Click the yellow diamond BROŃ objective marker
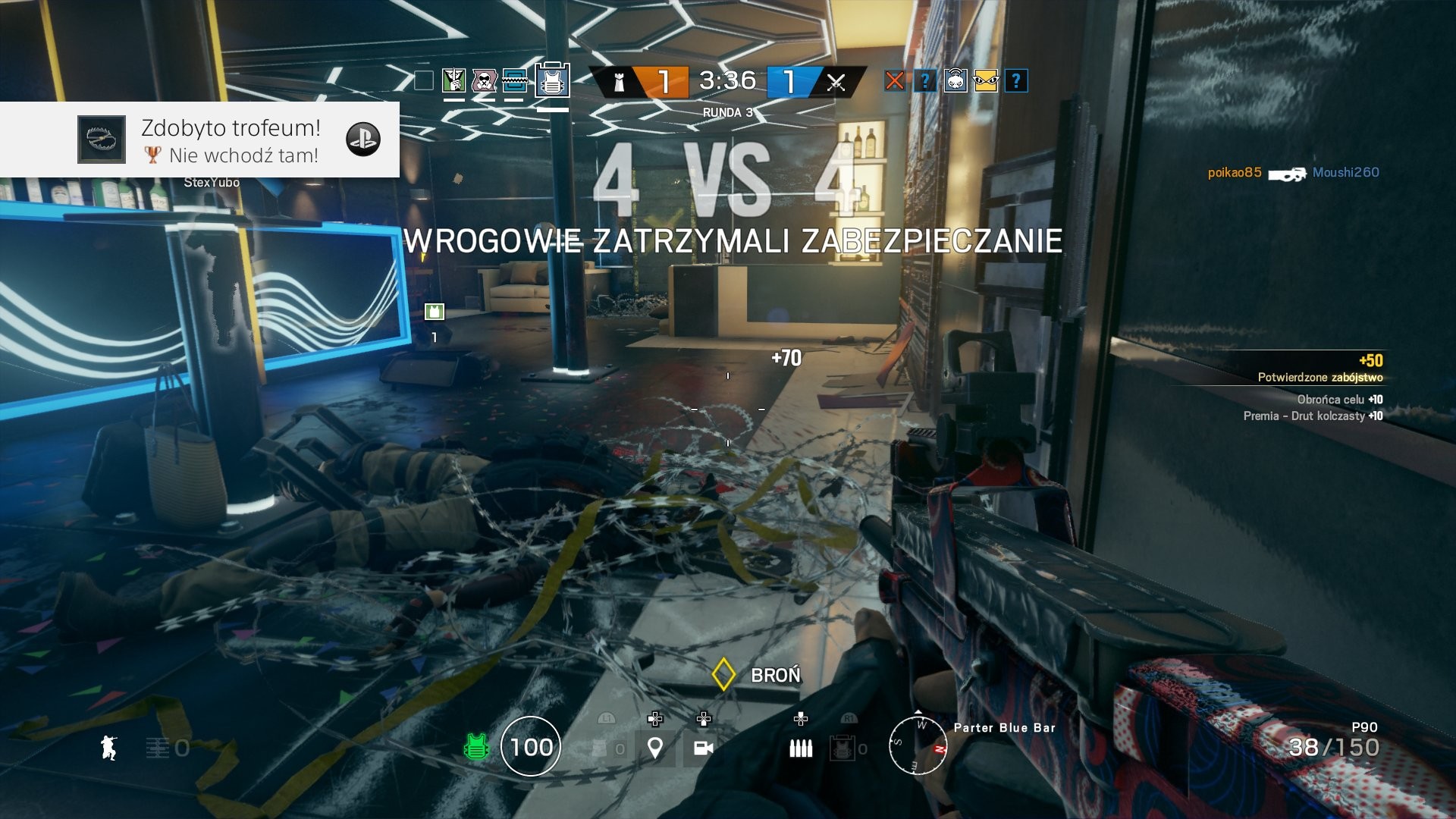1456x819 pixels. (723, 674)
